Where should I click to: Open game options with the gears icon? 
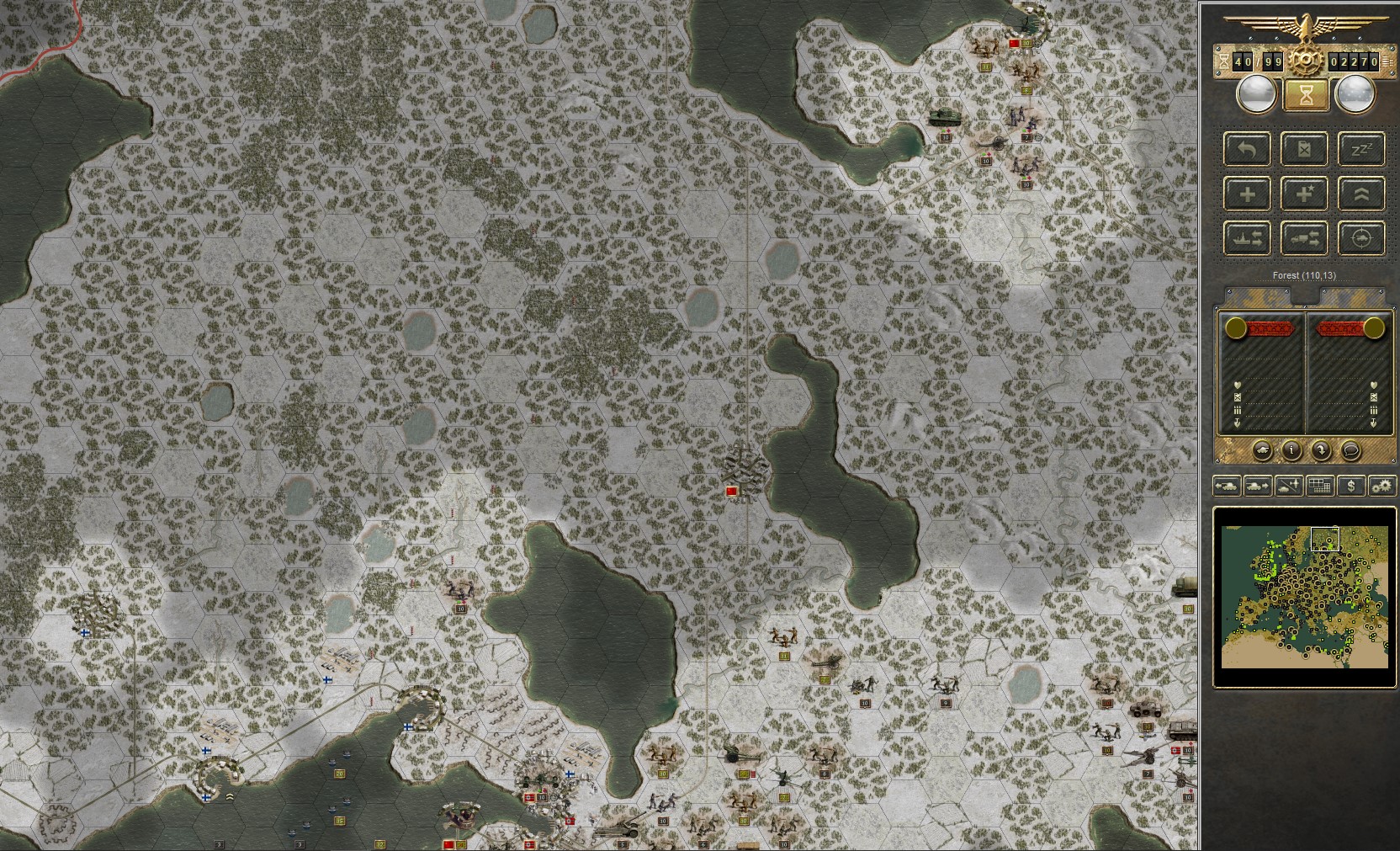(1381, 486)
